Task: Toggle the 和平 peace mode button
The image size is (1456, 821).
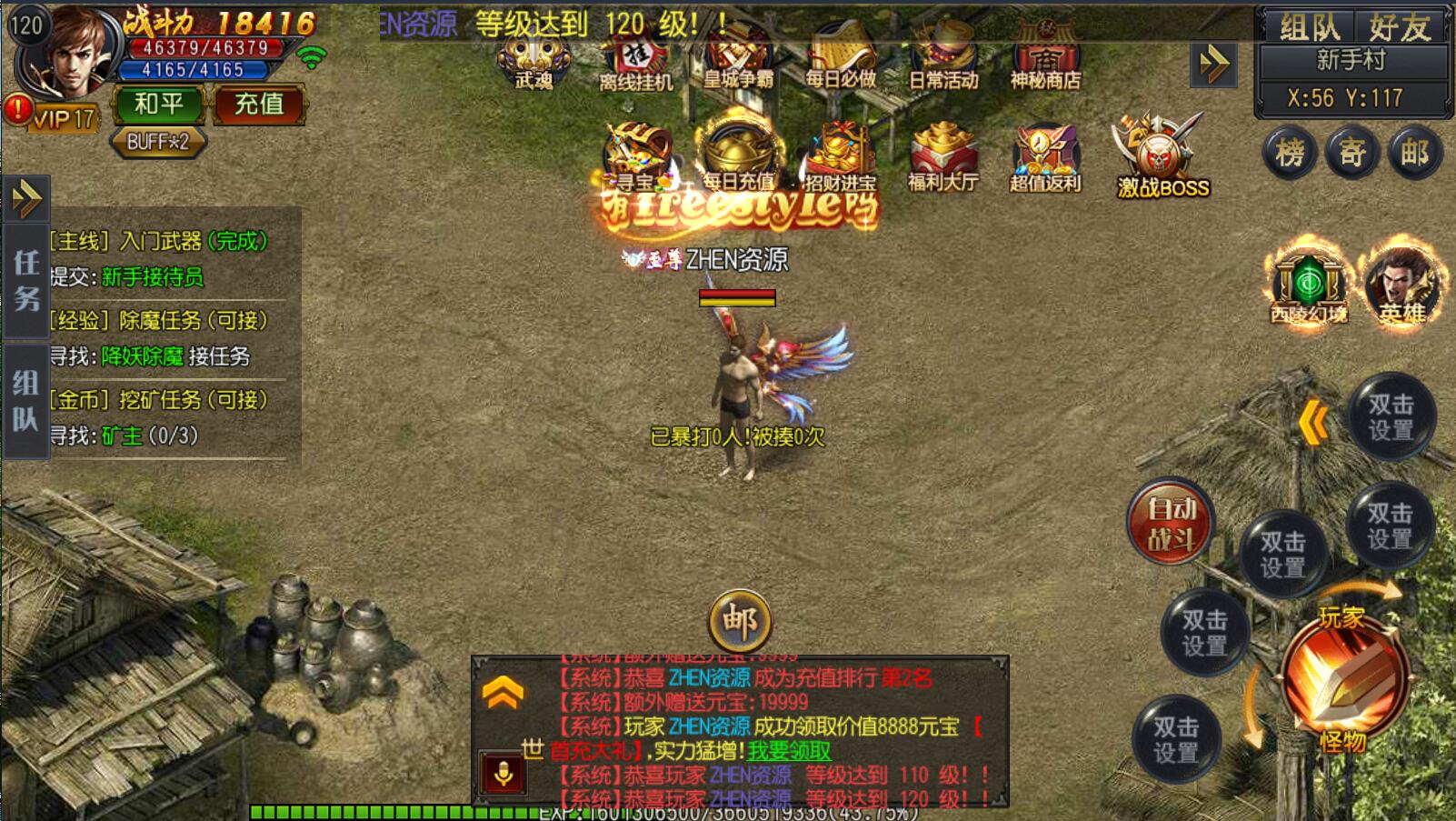Action: coord(159,105)
